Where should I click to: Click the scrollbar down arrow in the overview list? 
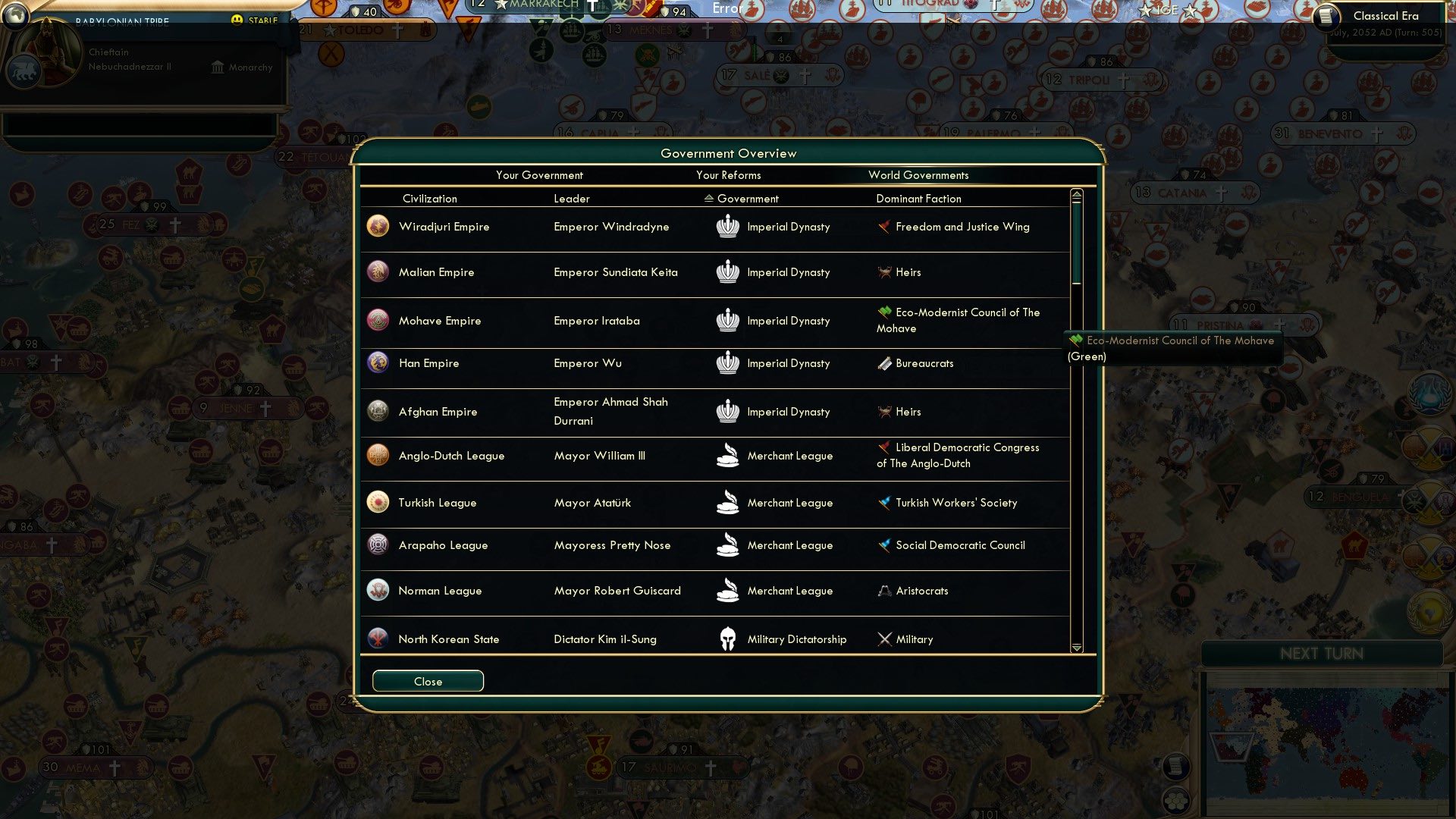(x=1075, y=648)
